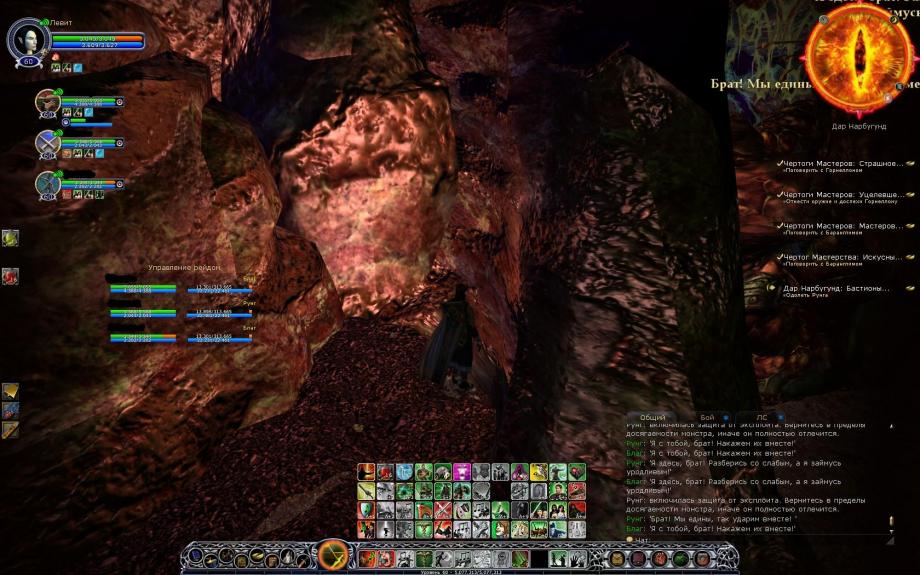Select the 'Дар Нарбугунд: Бастионы' quest tracker entry
The image size is (920, 575).
(837, 288)
